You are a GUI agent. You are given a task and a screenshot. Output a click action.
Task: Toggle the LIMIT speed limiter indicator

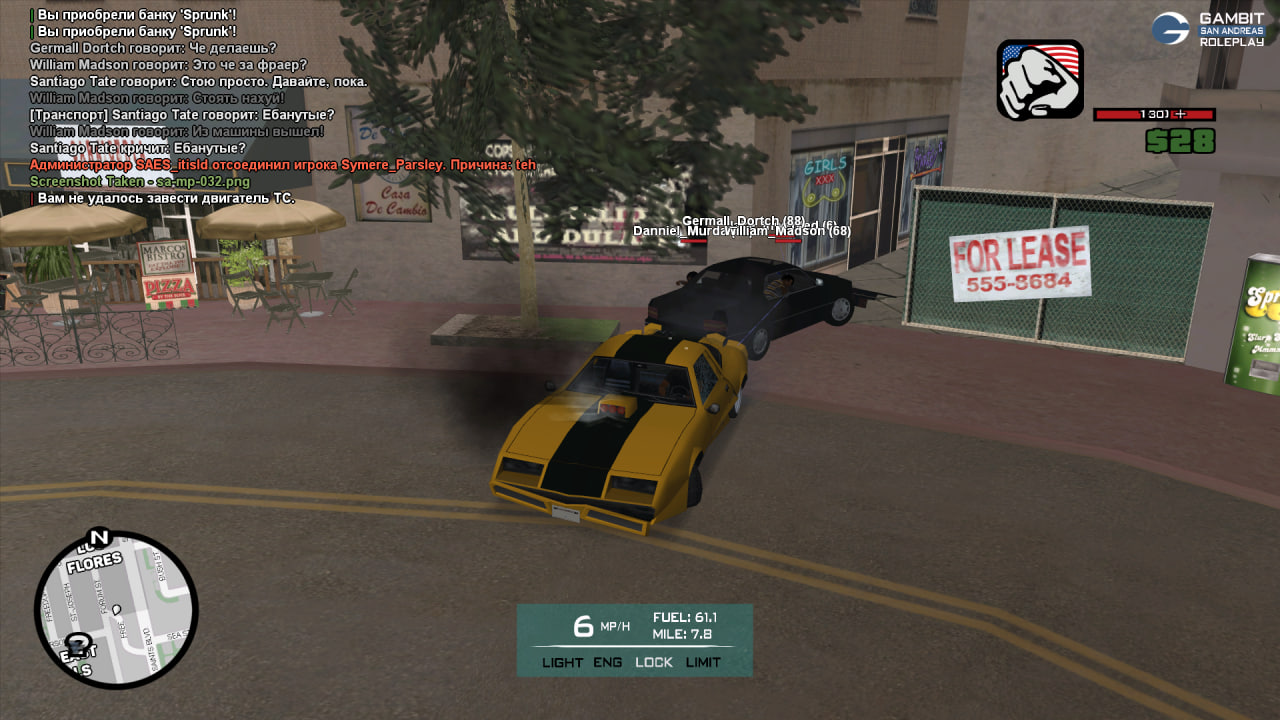tap(703, 662)
